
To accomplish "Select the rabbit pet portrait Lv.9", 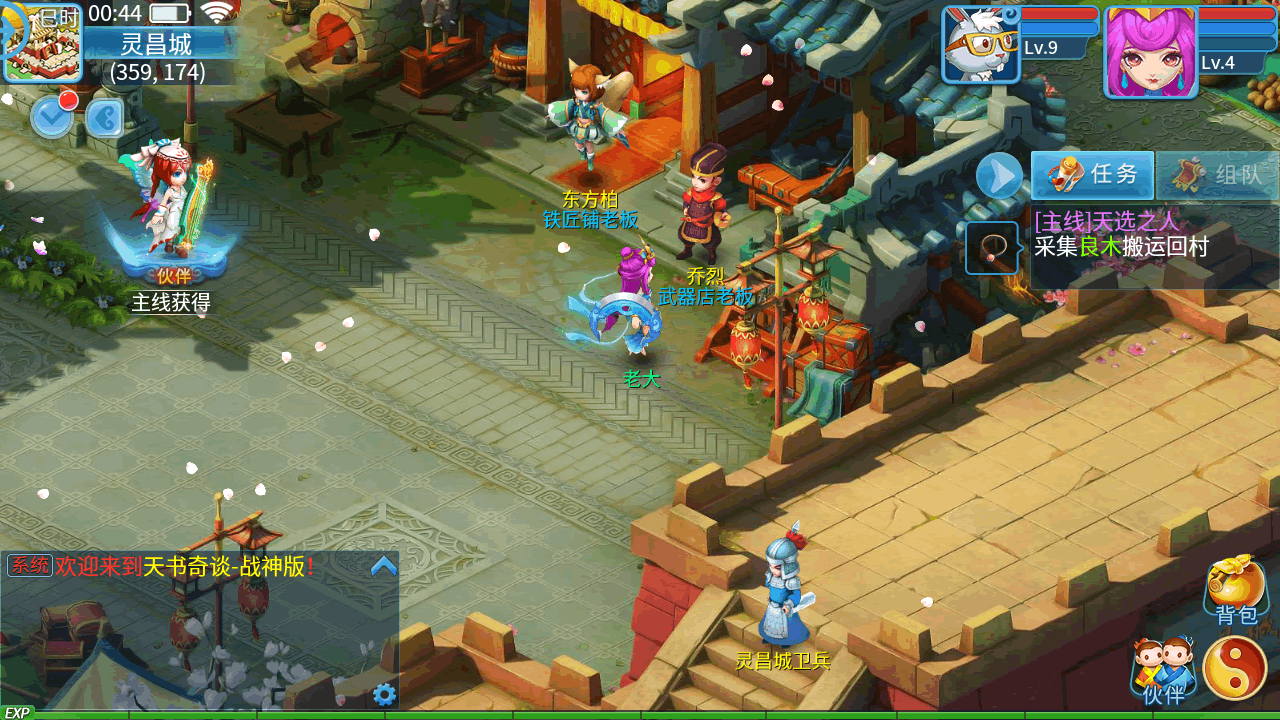I will point(980,45).
